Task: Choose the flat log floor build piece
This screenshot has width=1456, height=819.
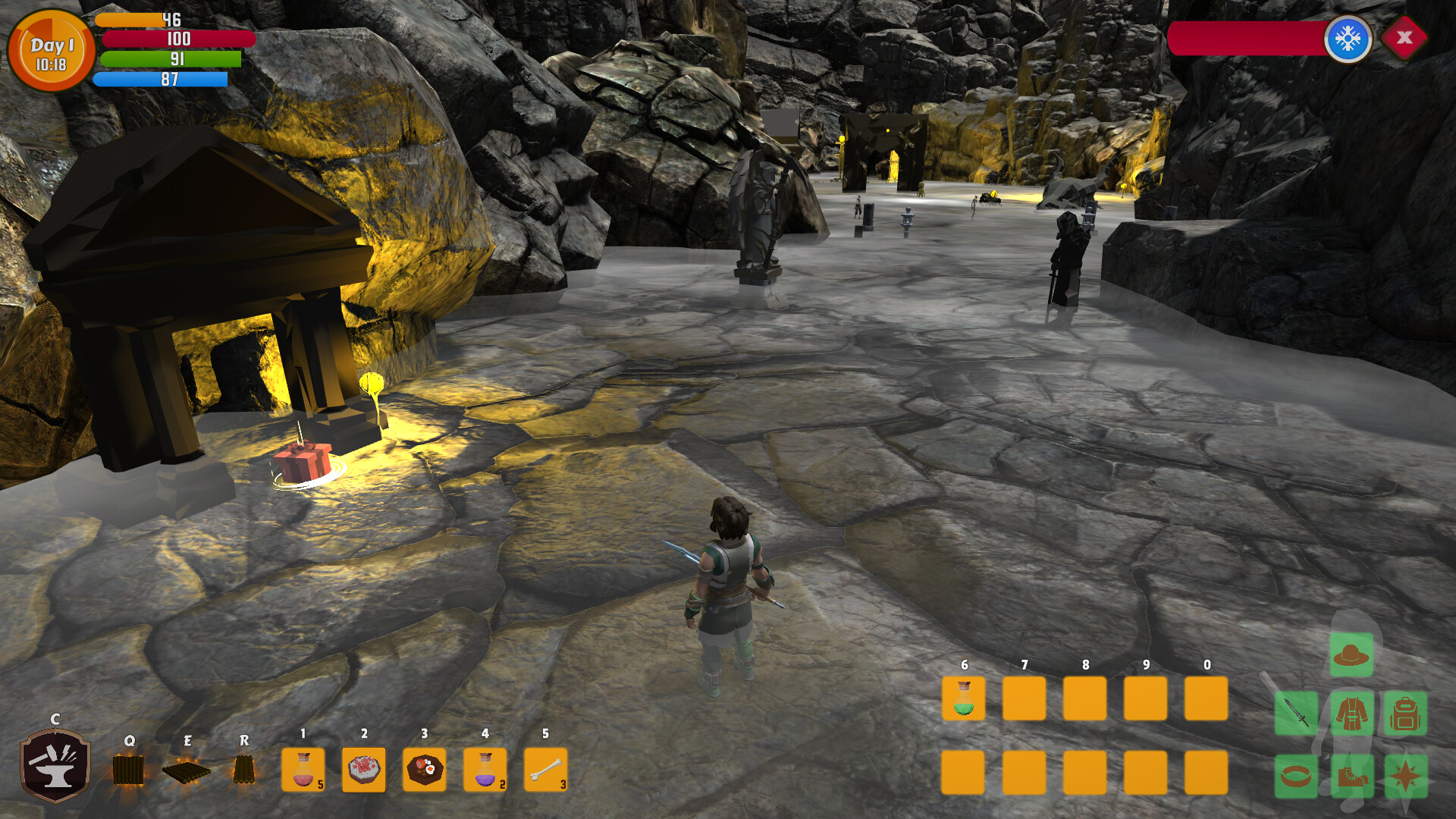Action: 187,771
